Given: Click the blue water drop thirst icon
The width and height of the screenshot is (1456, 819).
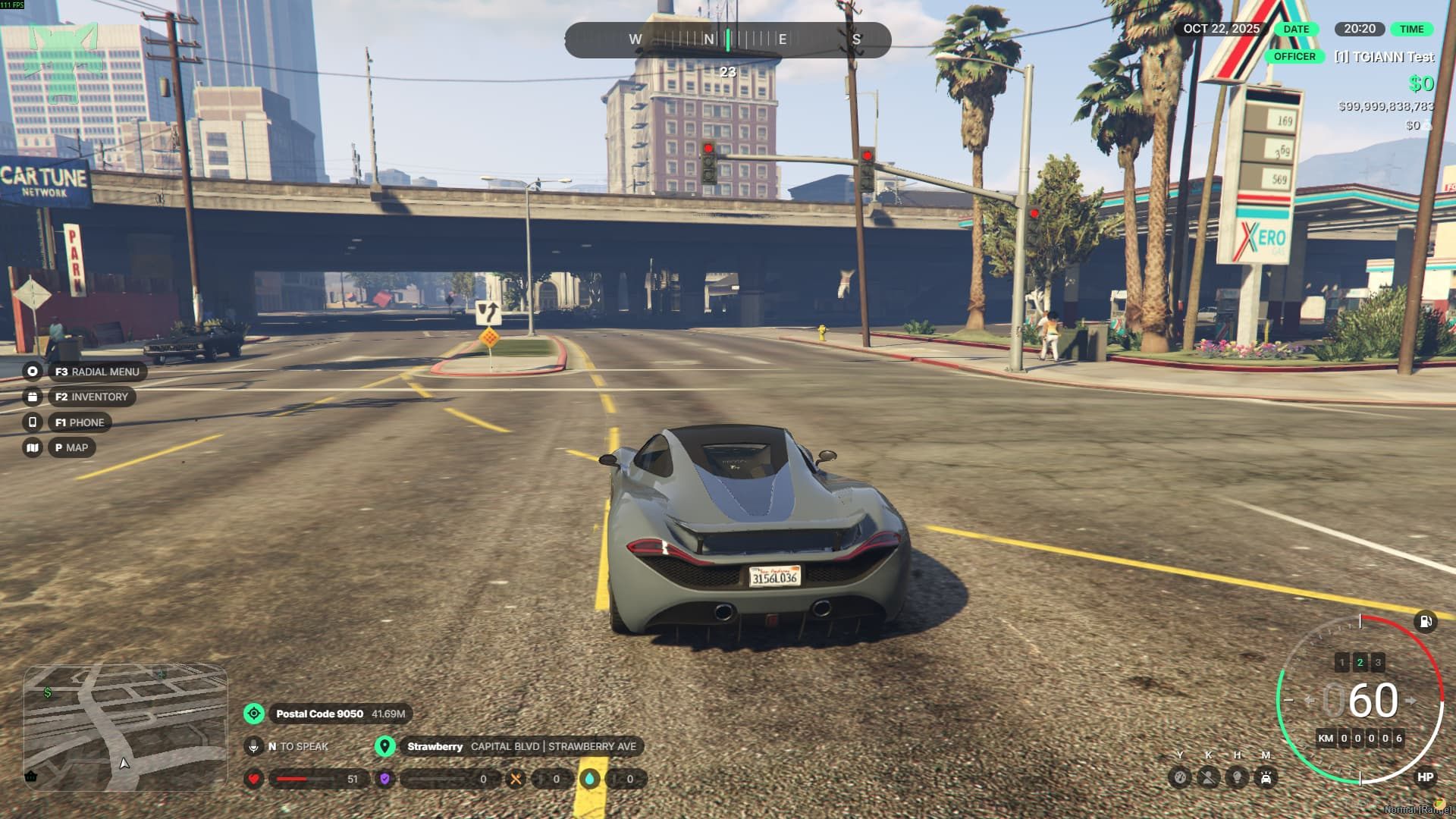Looking at the screenshot, I should coord(590,779).
